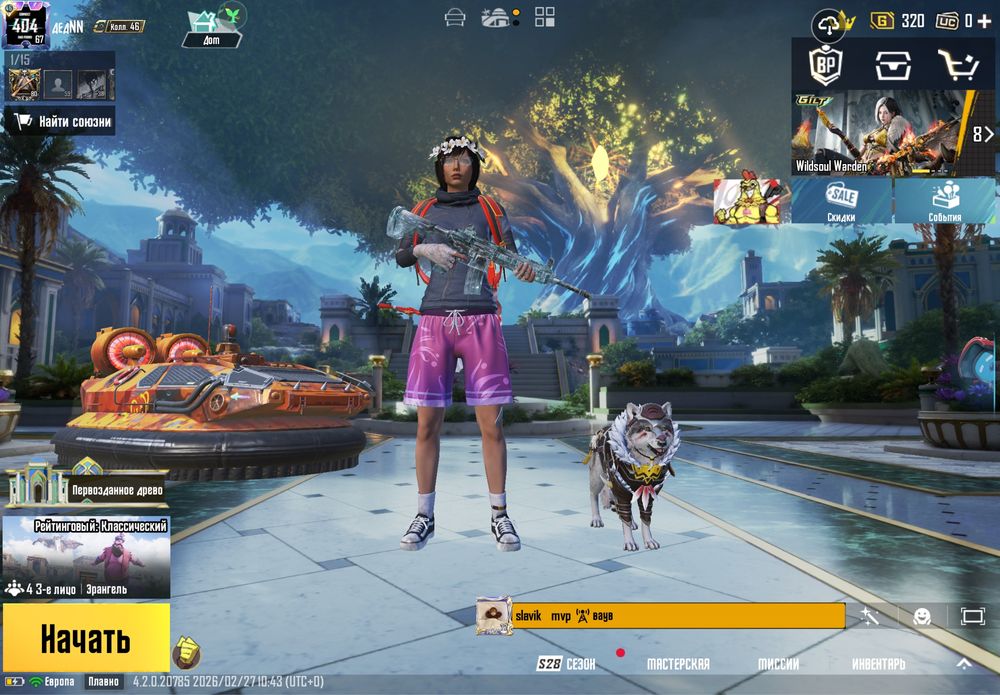Click the Найти союзни button
Screen dimensions: 1000x695
pos(61,122)
